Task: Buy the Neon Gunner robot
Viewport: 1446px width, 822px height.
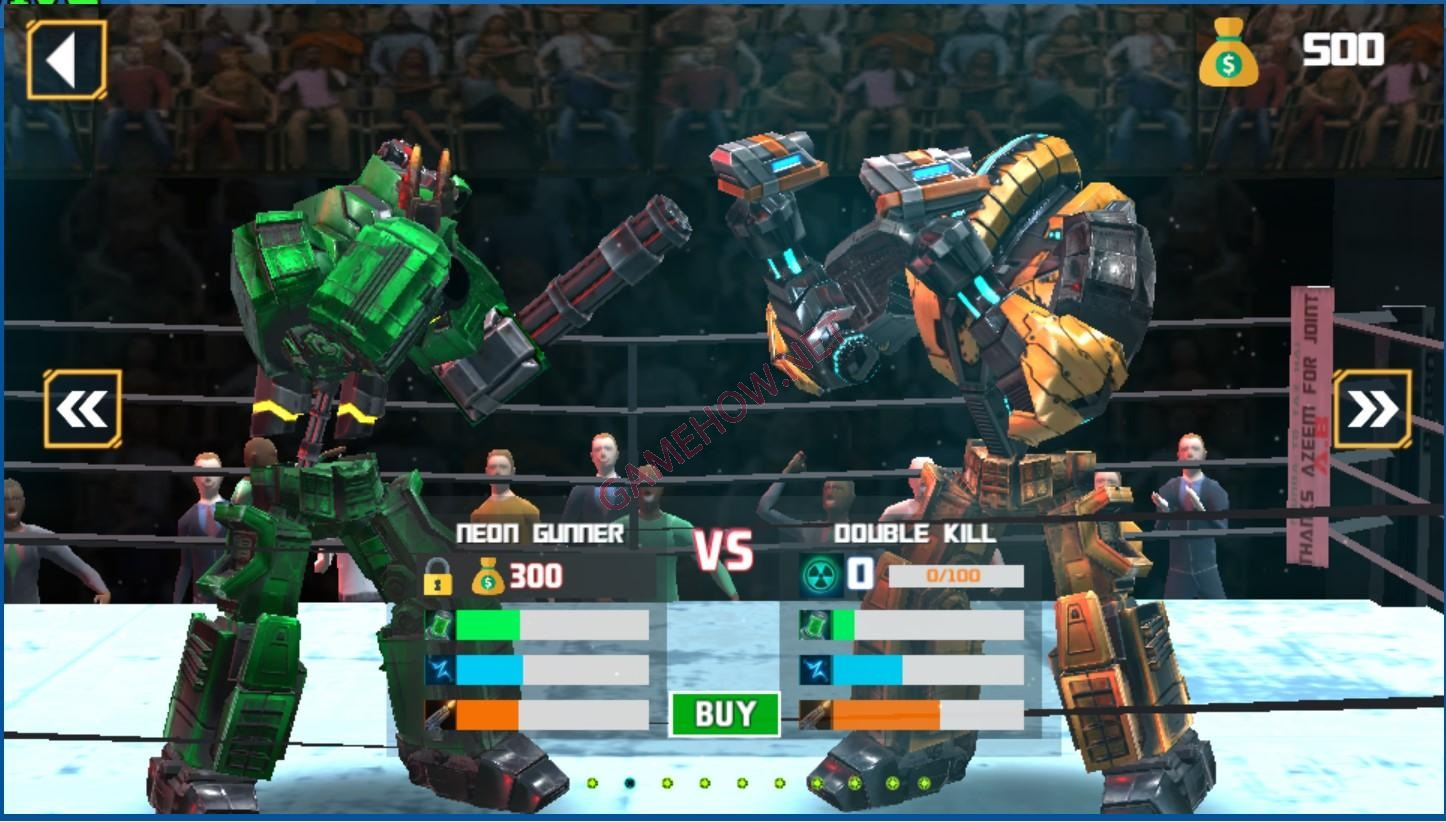Action: 724,714
